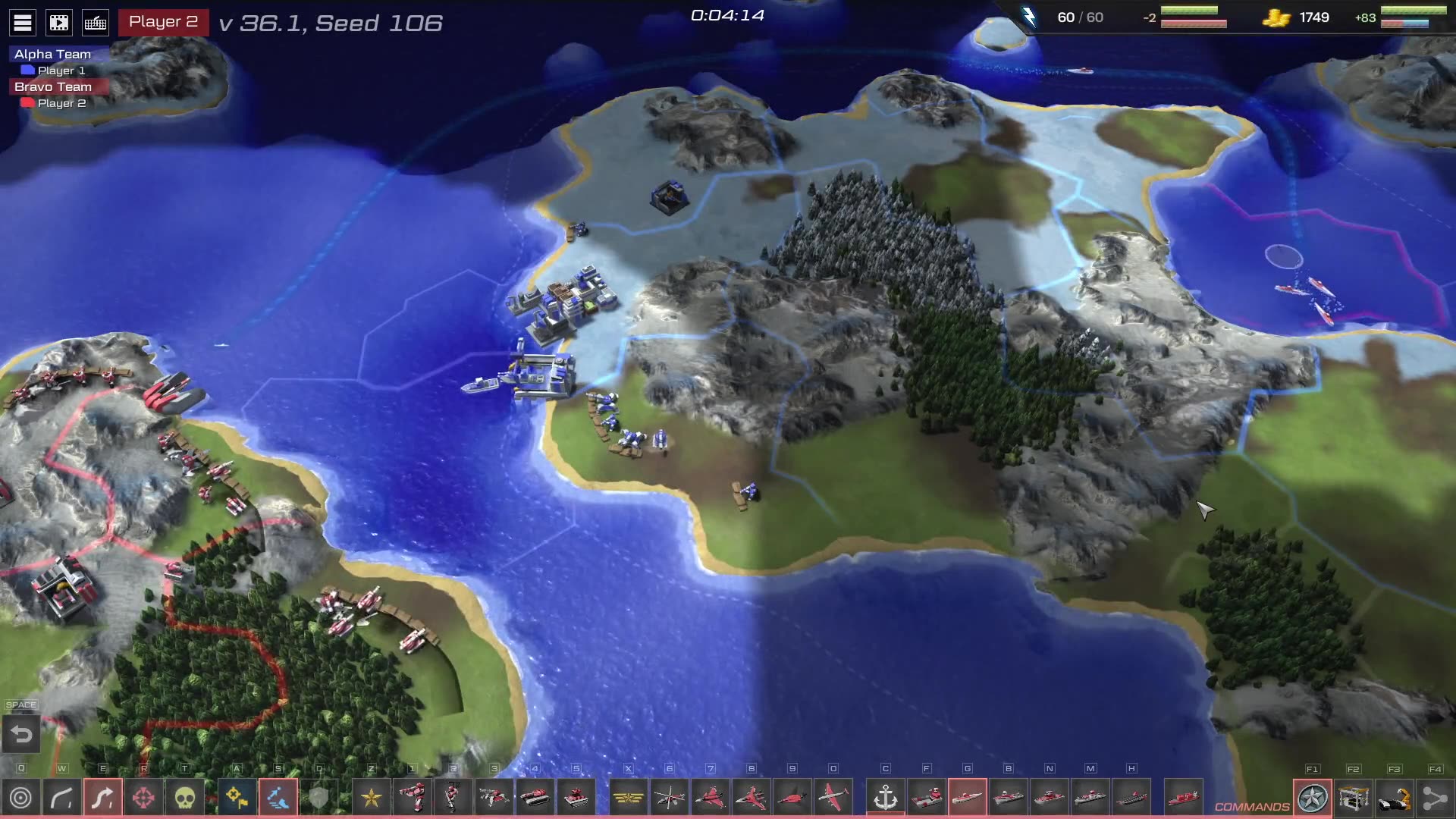Activate the concentric circles command
This screenshot has height=819, width=1456.
[x=21, y=798]
